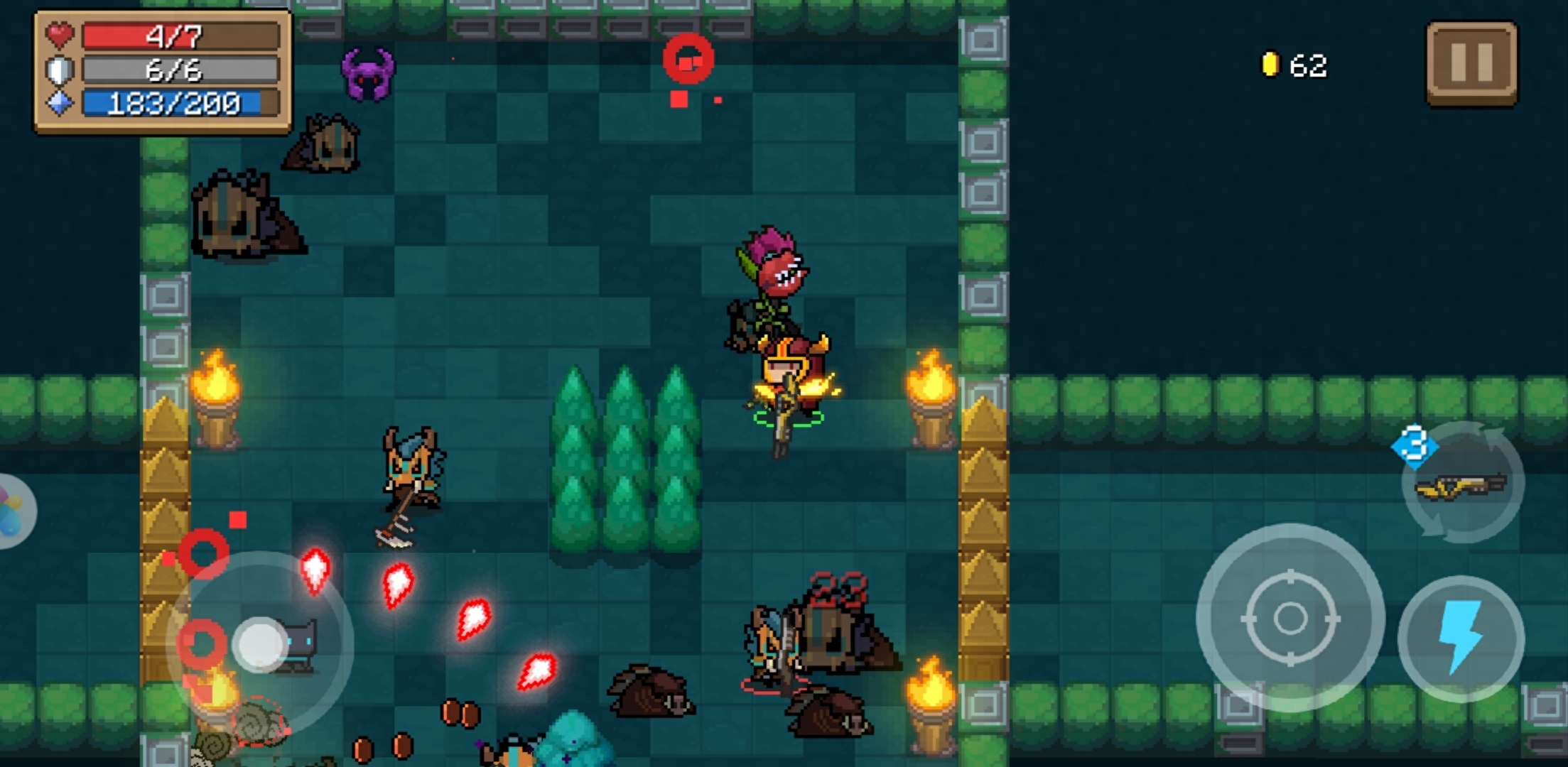This screenshot has height=767, width=1568.
Task: Touch the virtual movement joystick knob
Action: (x=260, y=644)
